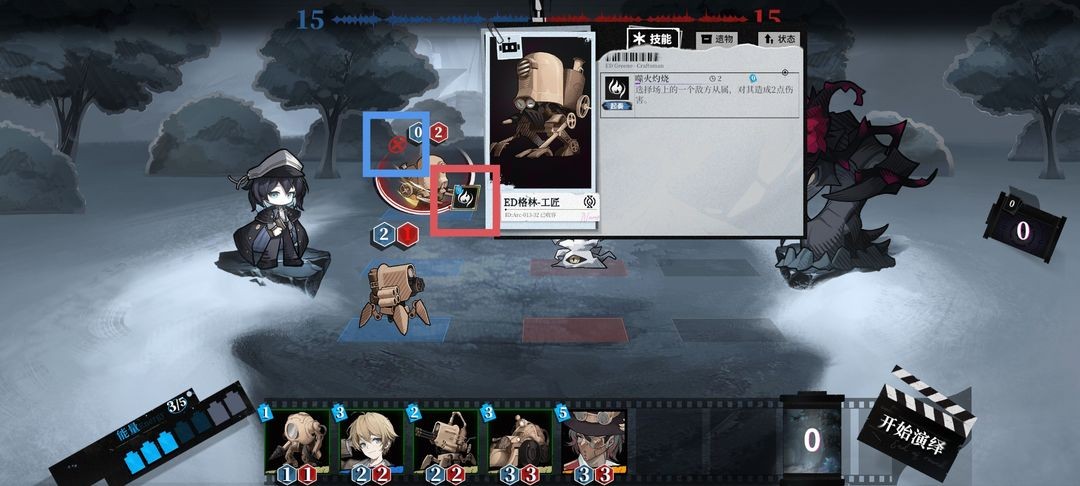This screenshot has height=486, width=1080.
Task: Open the 遗物 relics tab
Action: click(718, 39)
